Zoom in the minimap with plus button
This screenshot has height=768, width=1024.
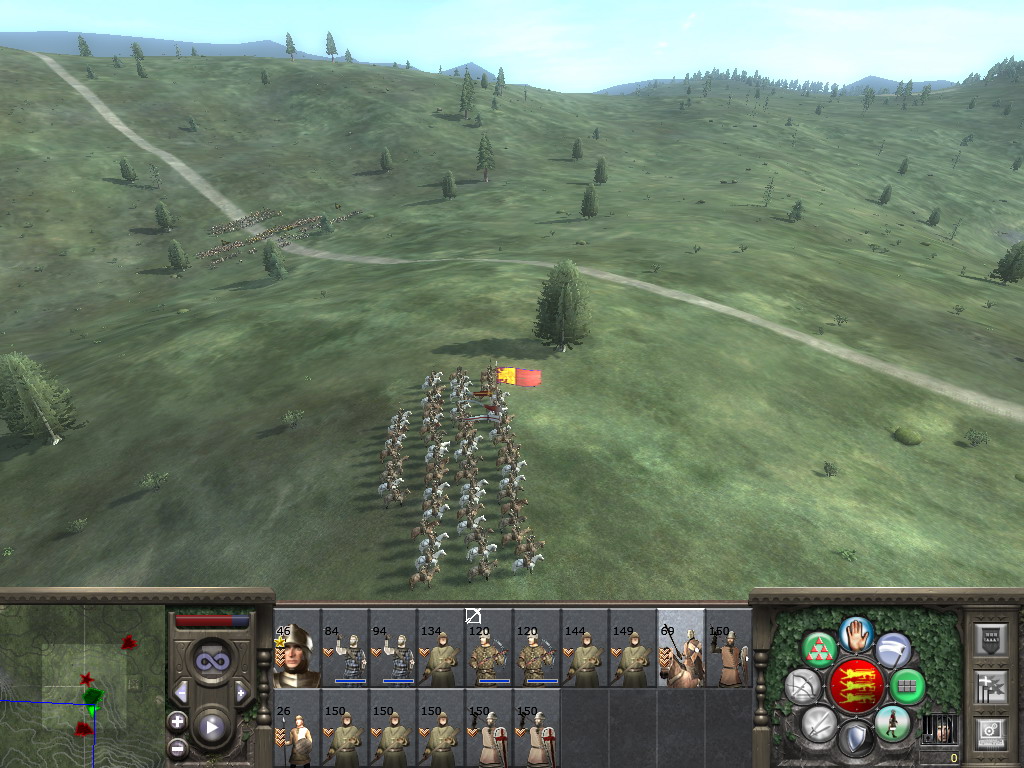[x=178, y=721]
